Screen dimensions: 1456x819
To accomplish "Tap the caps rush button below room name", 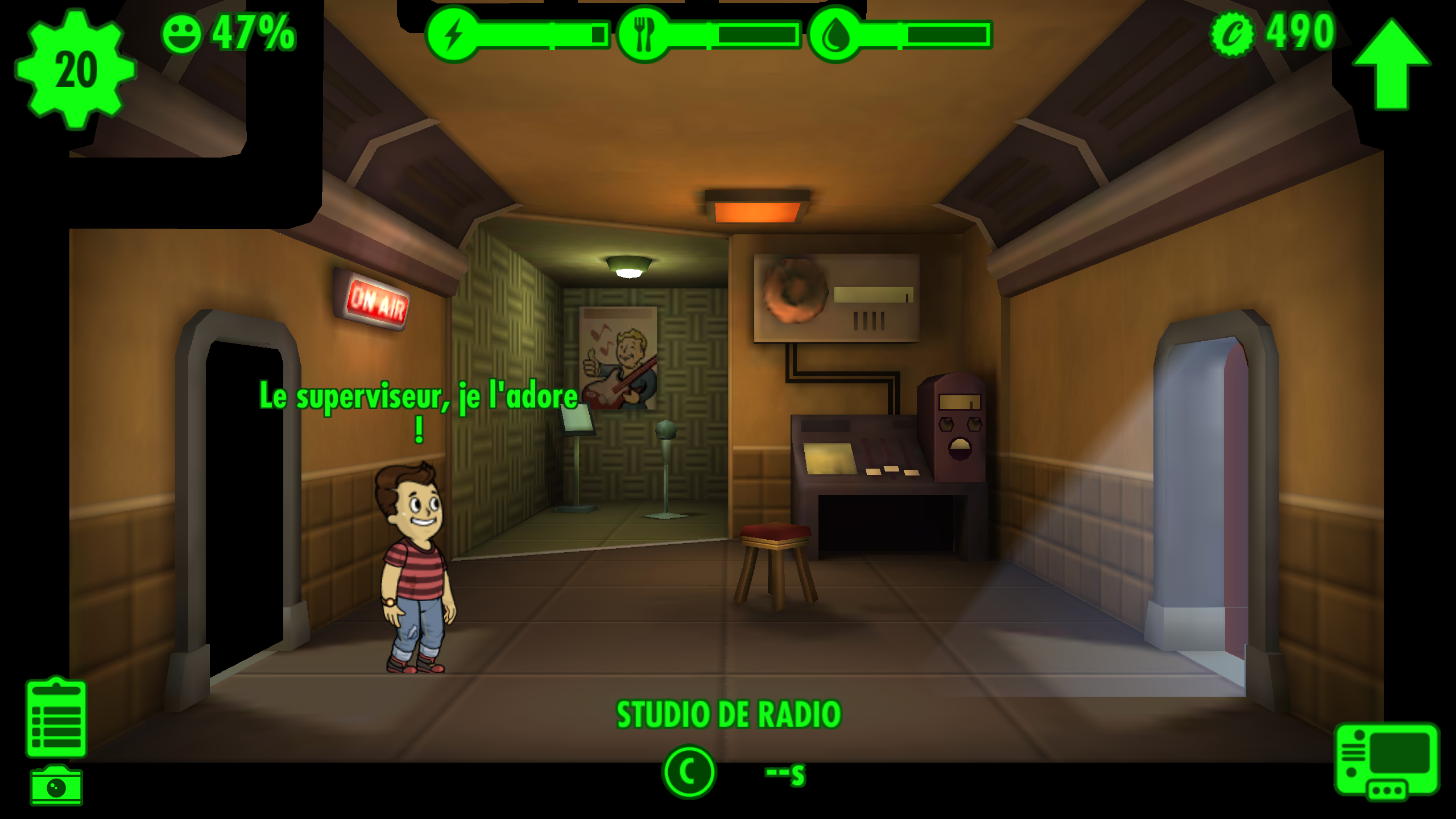I will [689, 772].
